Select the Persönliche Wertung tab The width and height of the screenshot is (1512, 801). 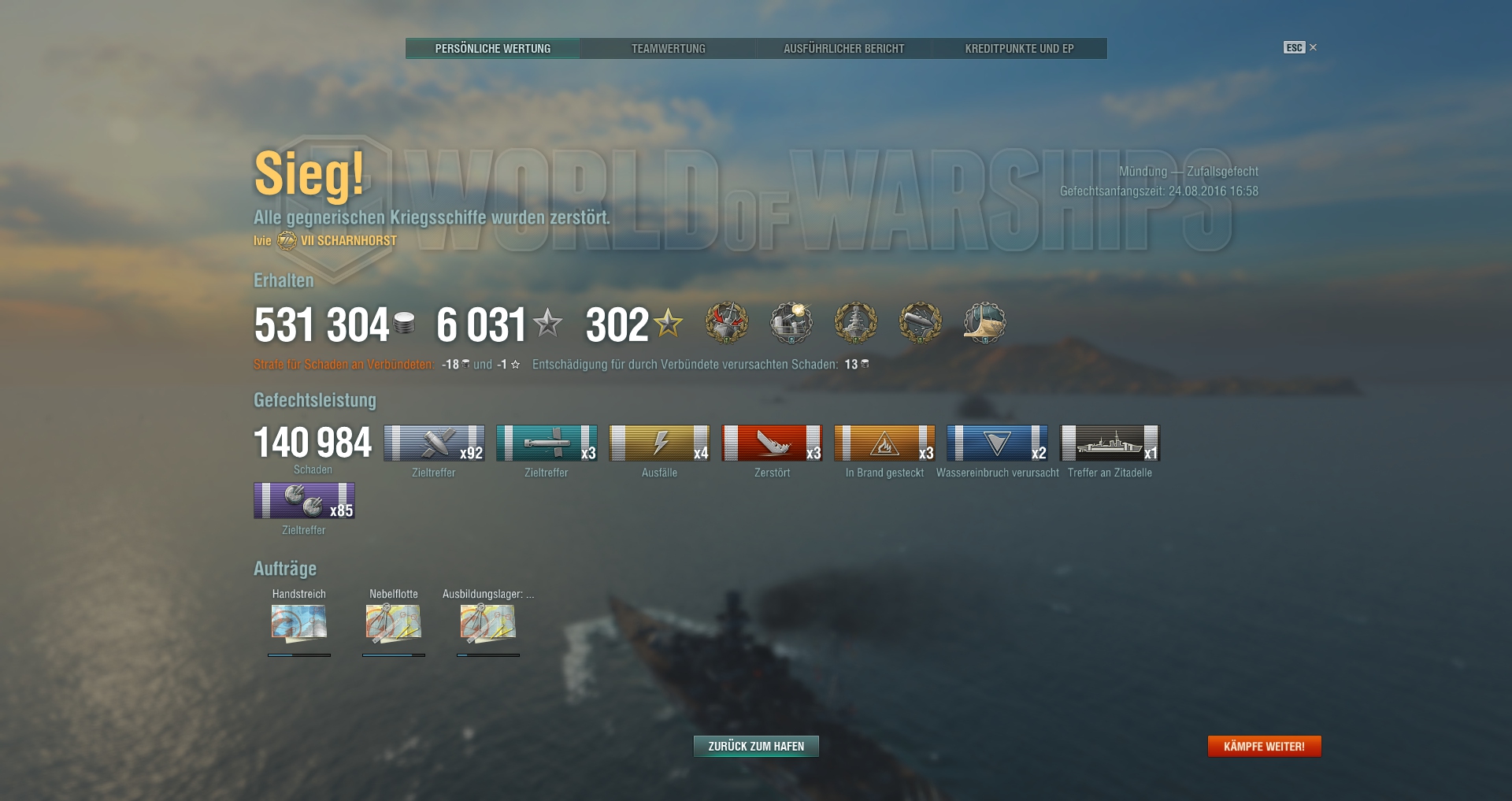[x=493, y=49]
